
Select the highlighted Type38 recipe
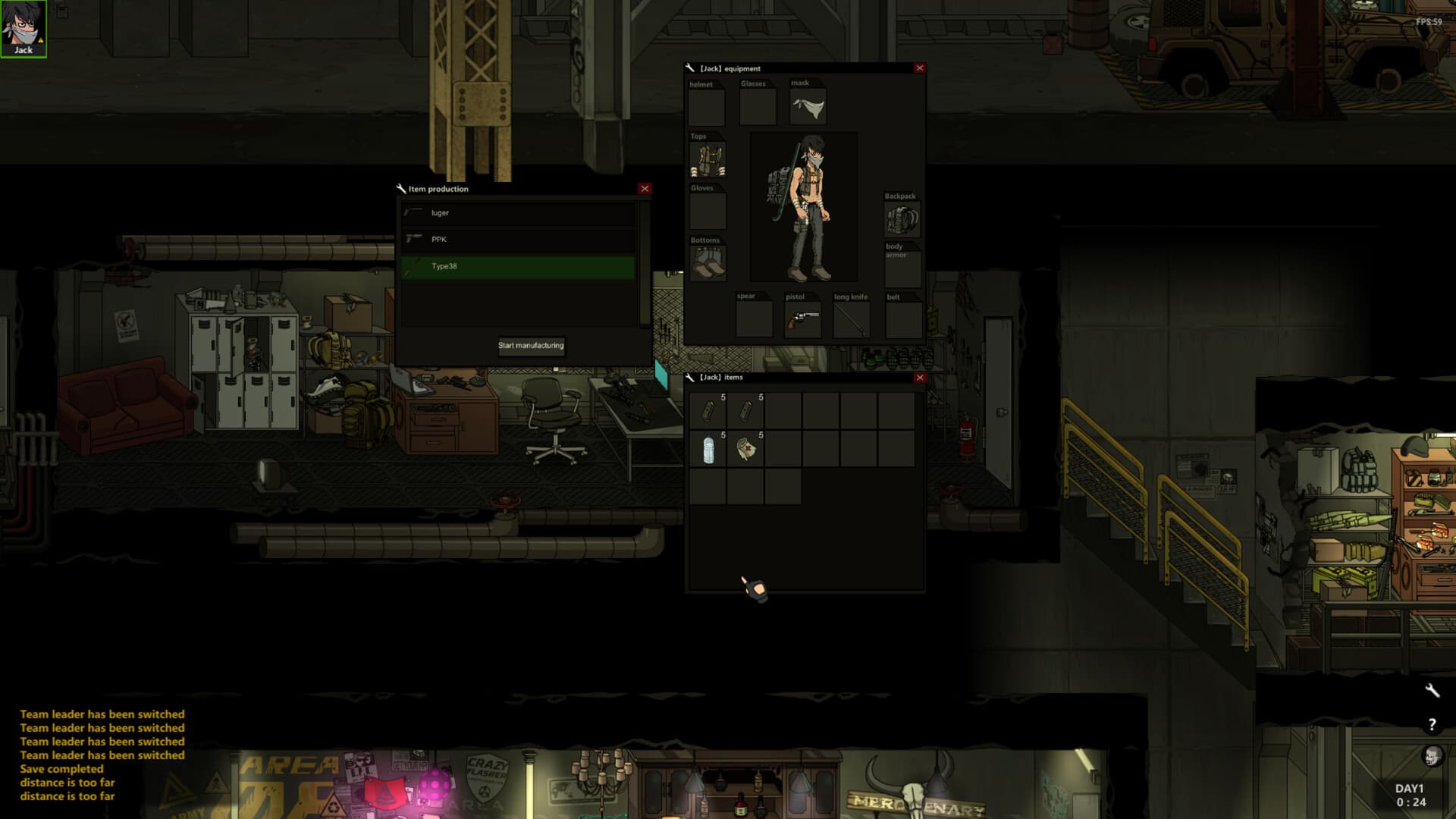pos(519,266)
